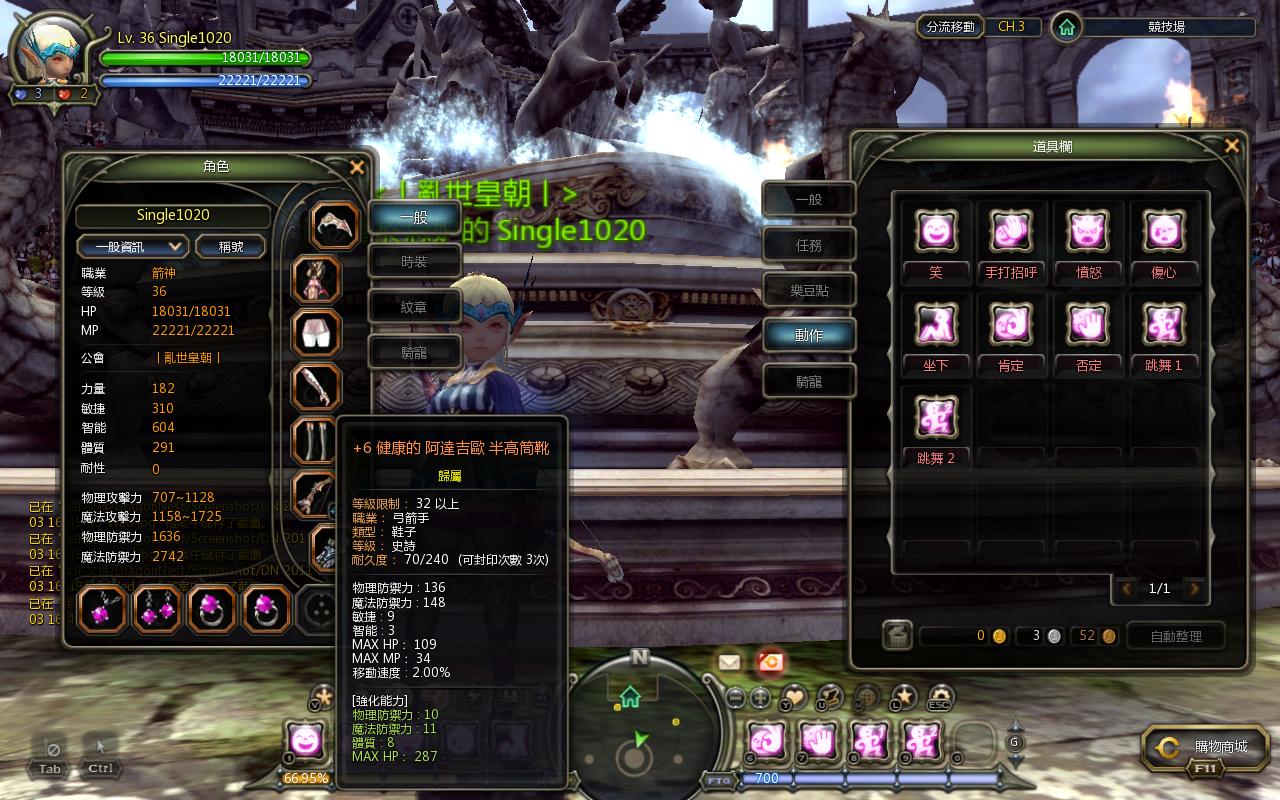Open the 一般資訊 dropdown

click(x=133, y=246)
